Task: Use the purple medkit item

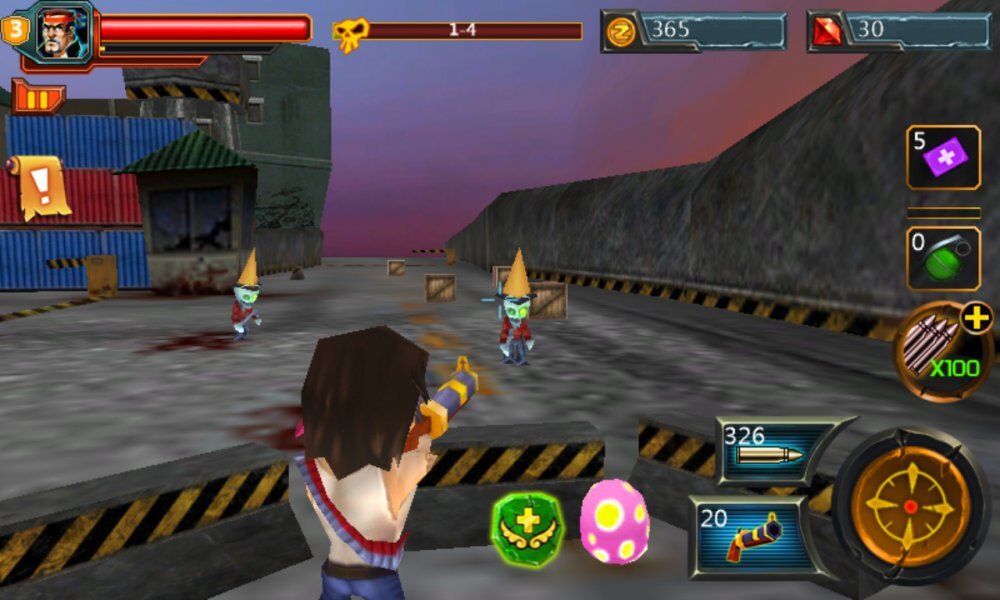Action: click(943, 157)
